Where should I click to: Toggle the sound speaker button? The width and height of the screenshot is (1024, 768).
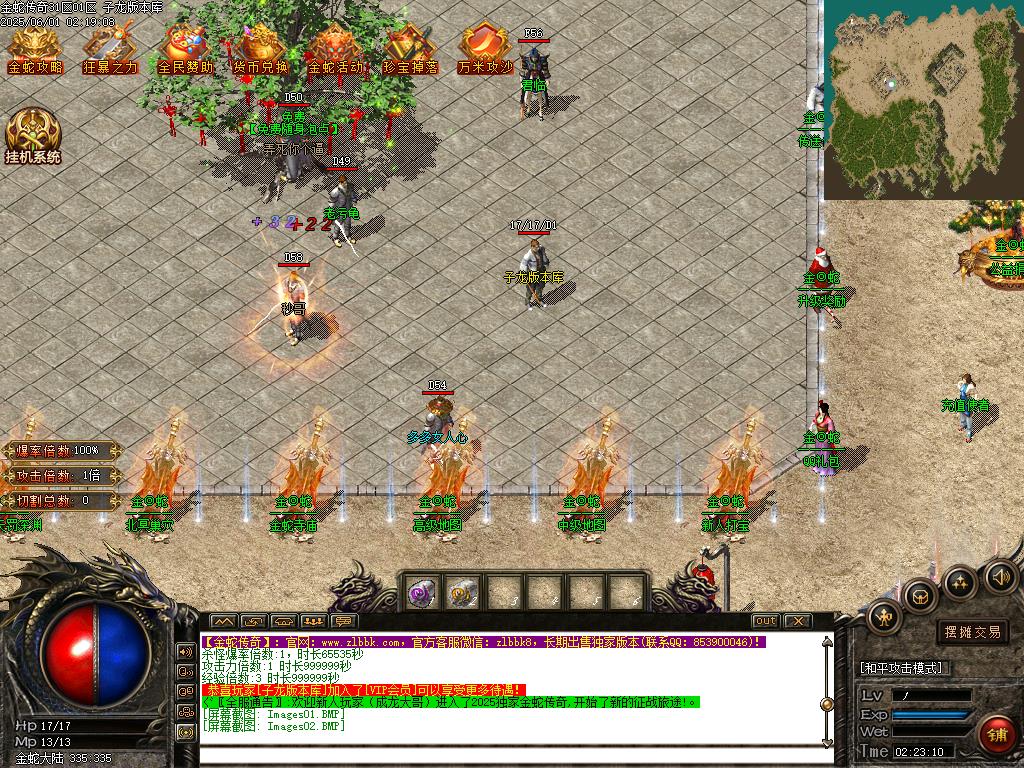999,576
